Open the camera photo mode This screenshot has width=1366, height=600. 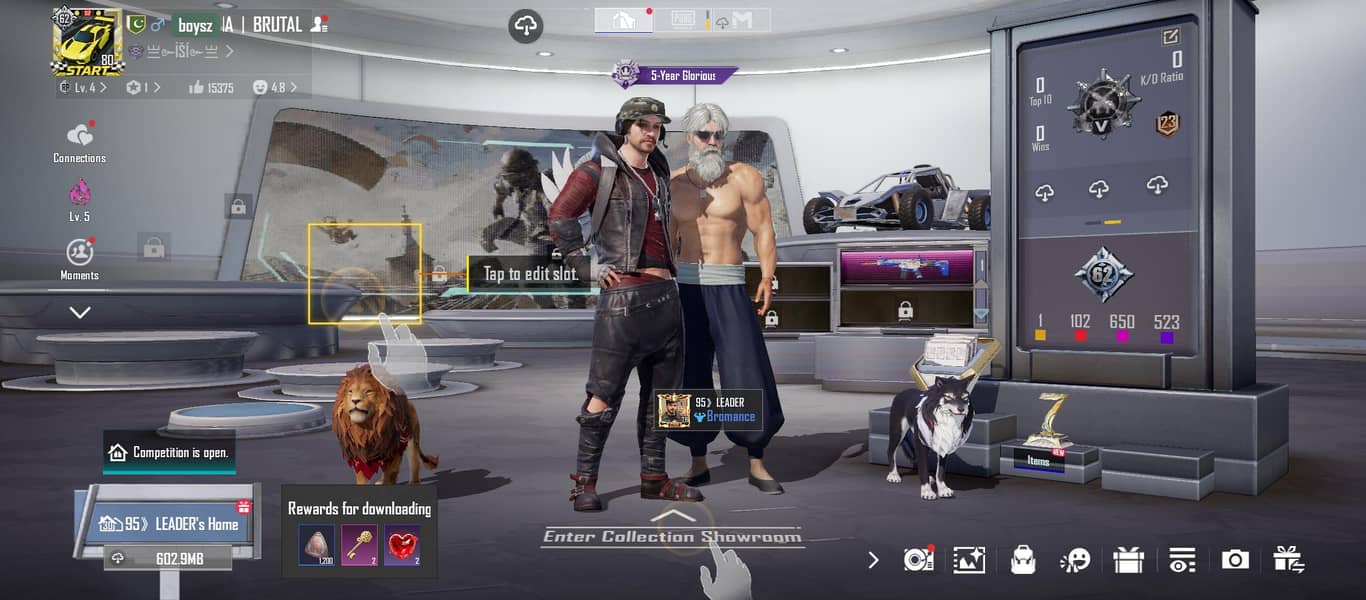(1235, 560)
